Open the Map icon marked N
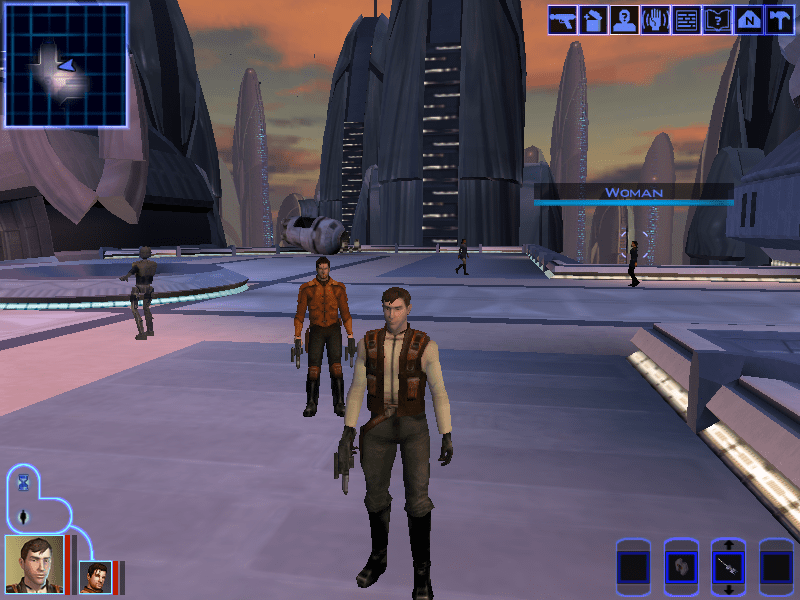The height and width of the screenshot is (600, 800). point(748,20)
